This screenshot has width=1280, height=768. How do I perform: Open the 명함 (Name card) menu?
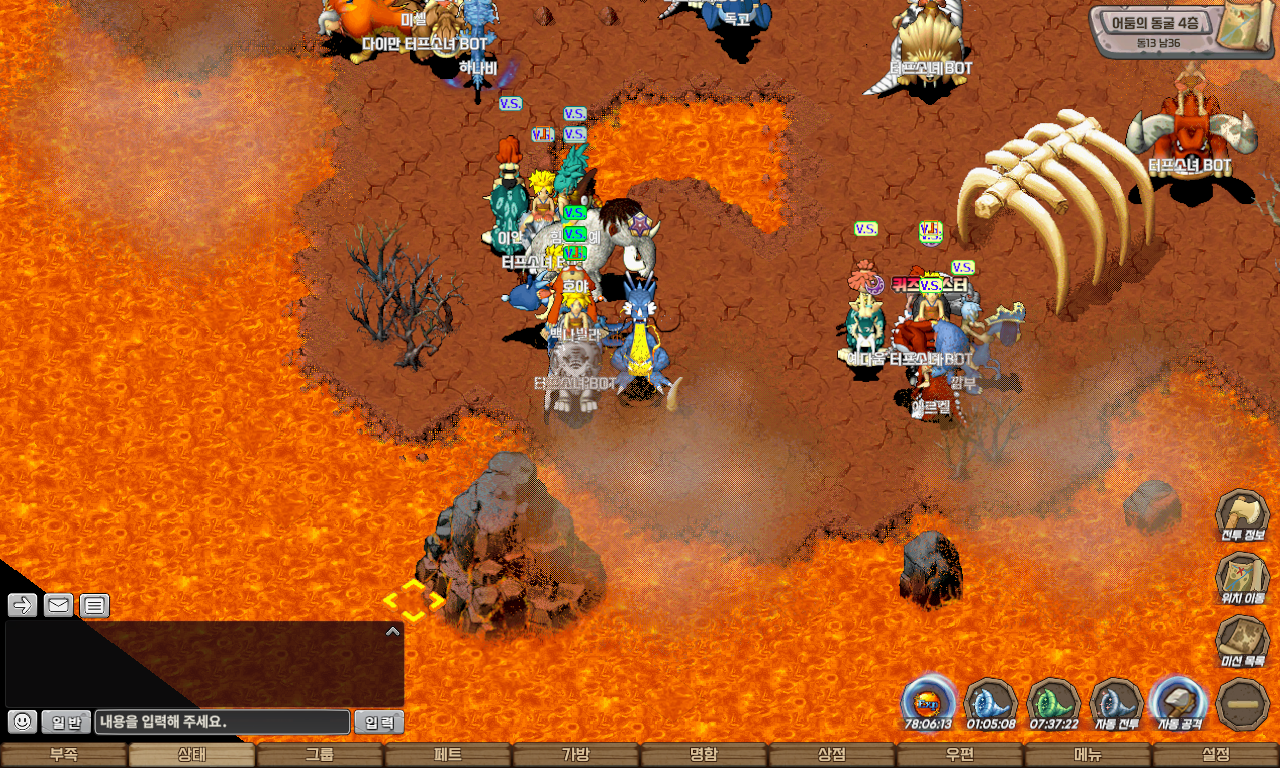(704, 755)
